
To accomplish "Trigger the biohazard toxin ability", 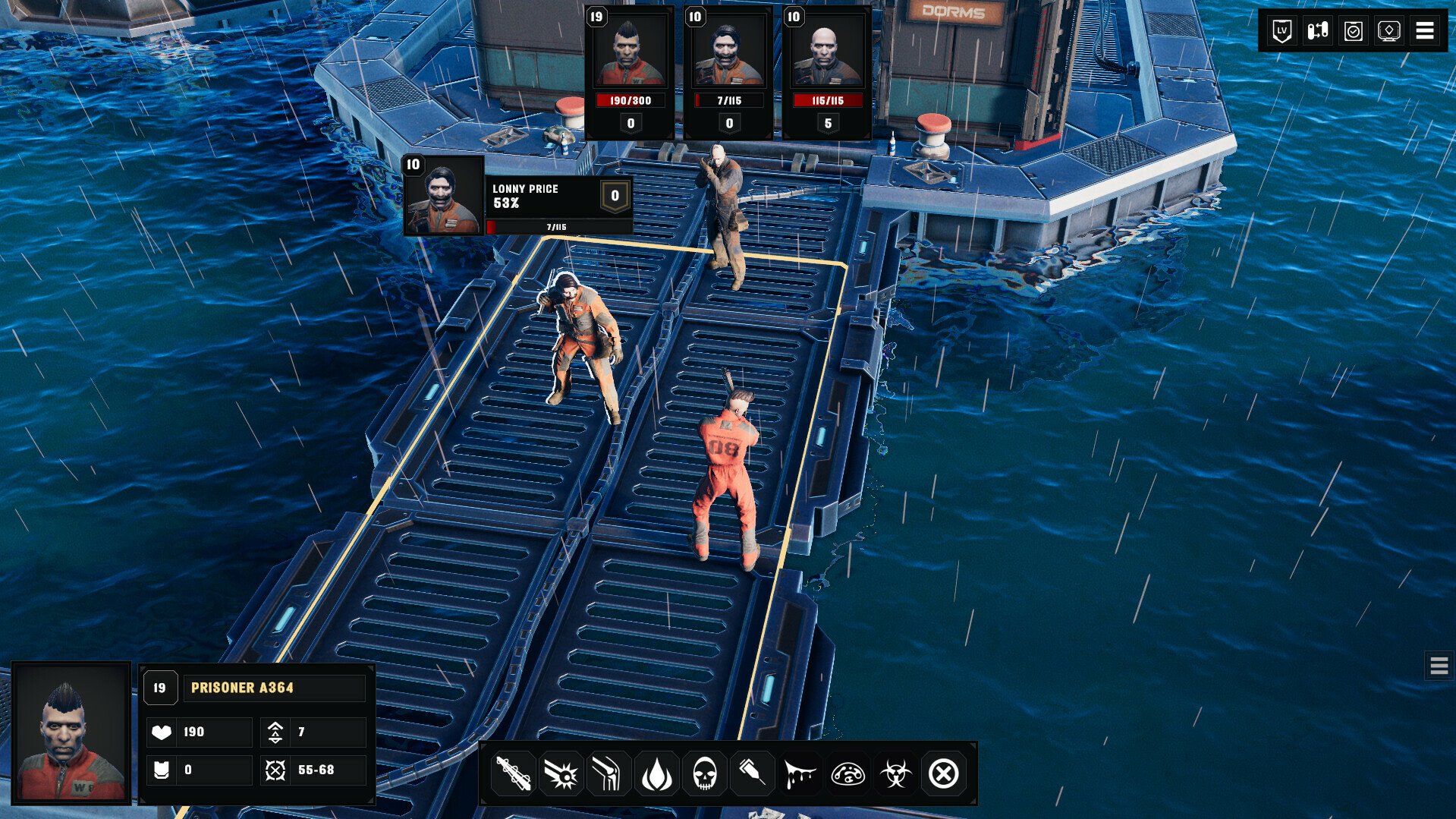I will click(x=895, y=773).
